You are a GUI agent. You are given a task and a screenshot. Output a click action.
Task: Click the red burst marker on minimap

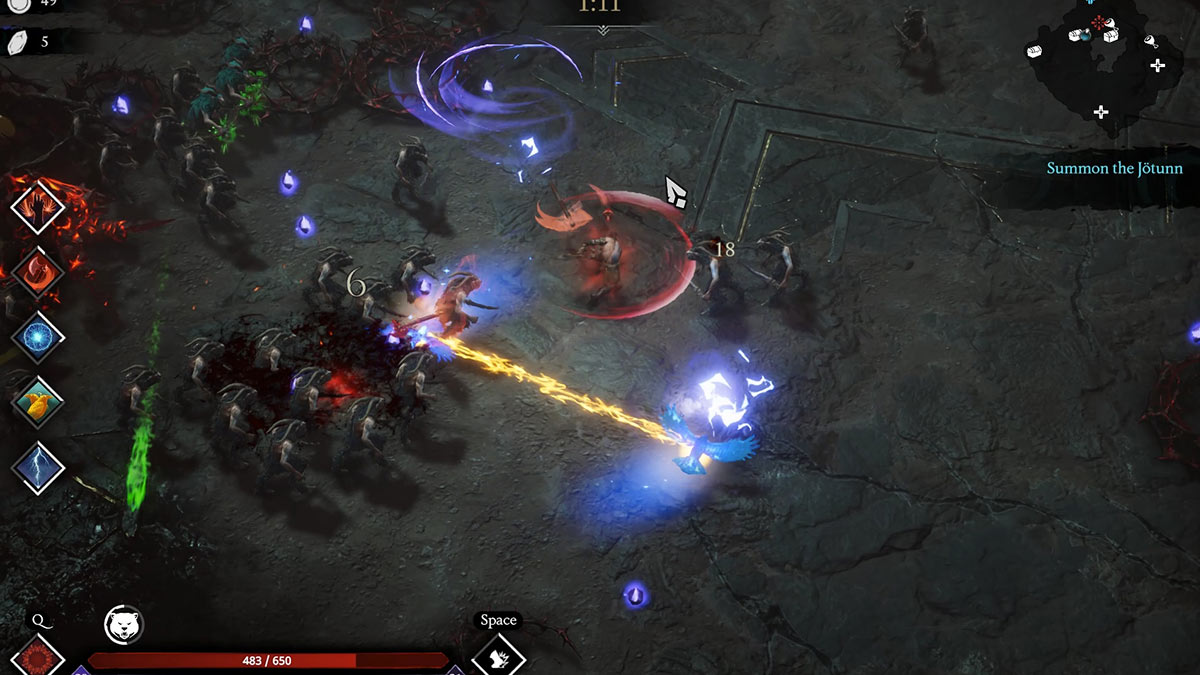(x=1100, y=22)
